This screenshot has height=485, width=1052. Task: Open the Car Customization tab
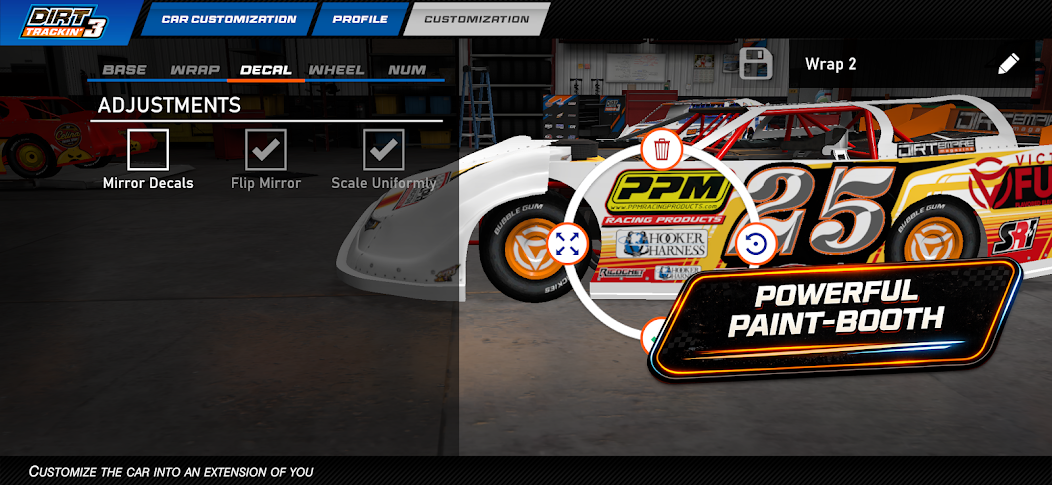click(x=228, y=19)
